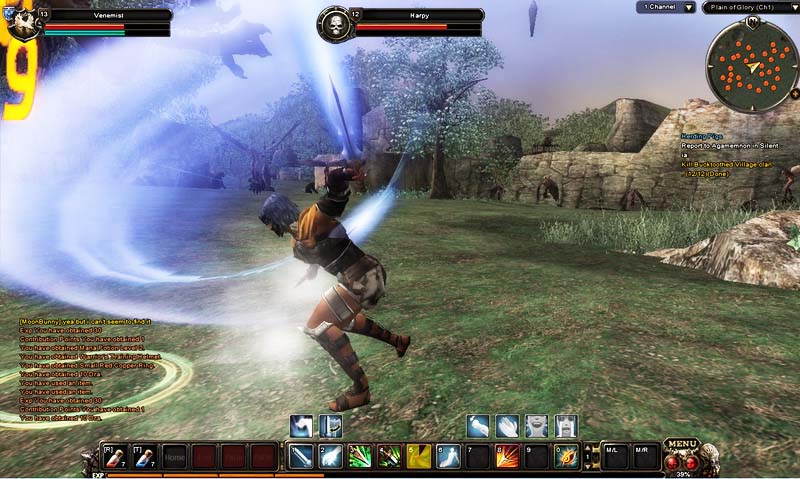
Task: Select the M/R mouse-right skill slot
Action: pos(646,457)
